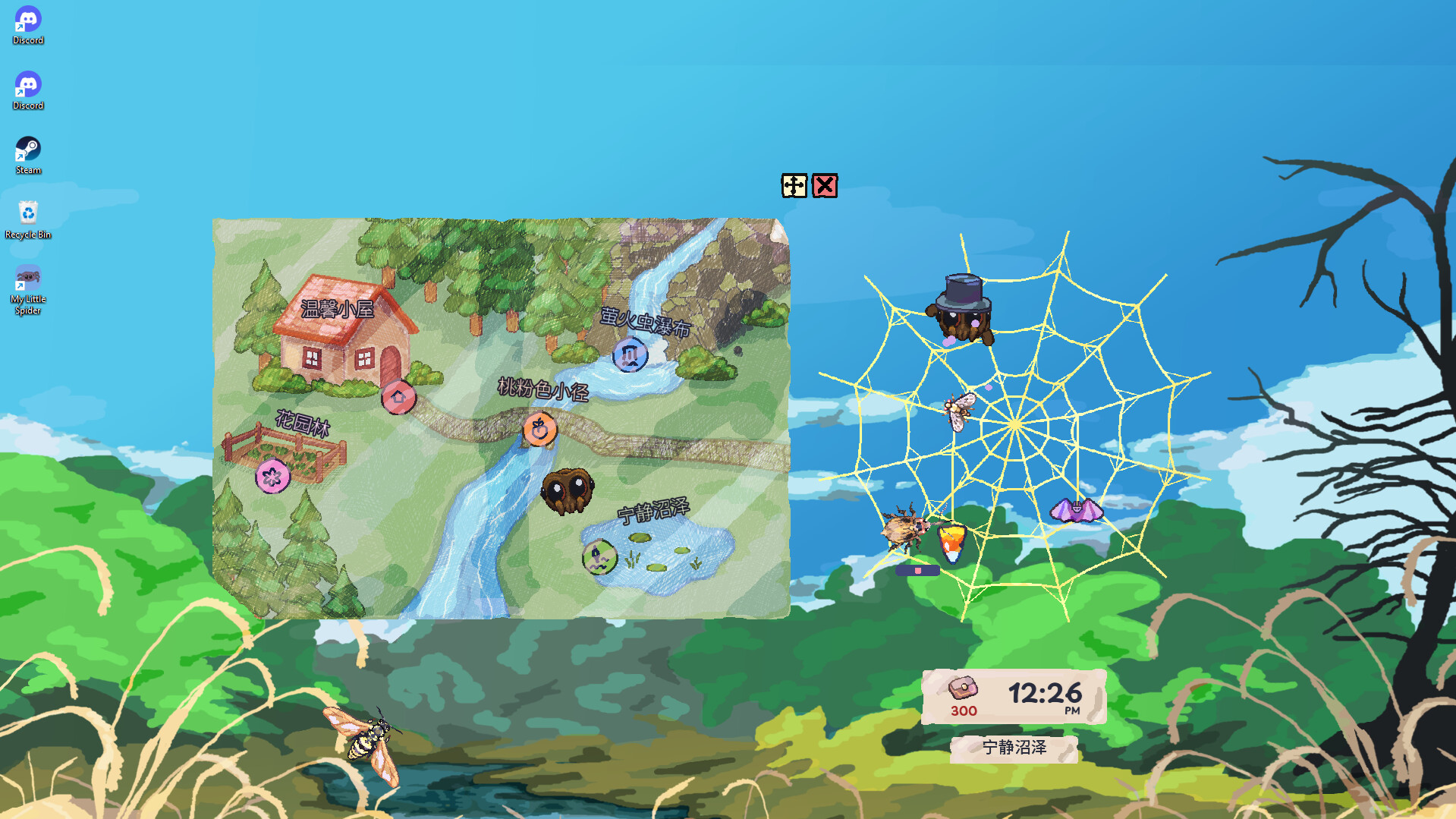Launch Steam from the desktop
Image resolution: width=1456 pixels, height=819 pixels.
click(27, 148)
